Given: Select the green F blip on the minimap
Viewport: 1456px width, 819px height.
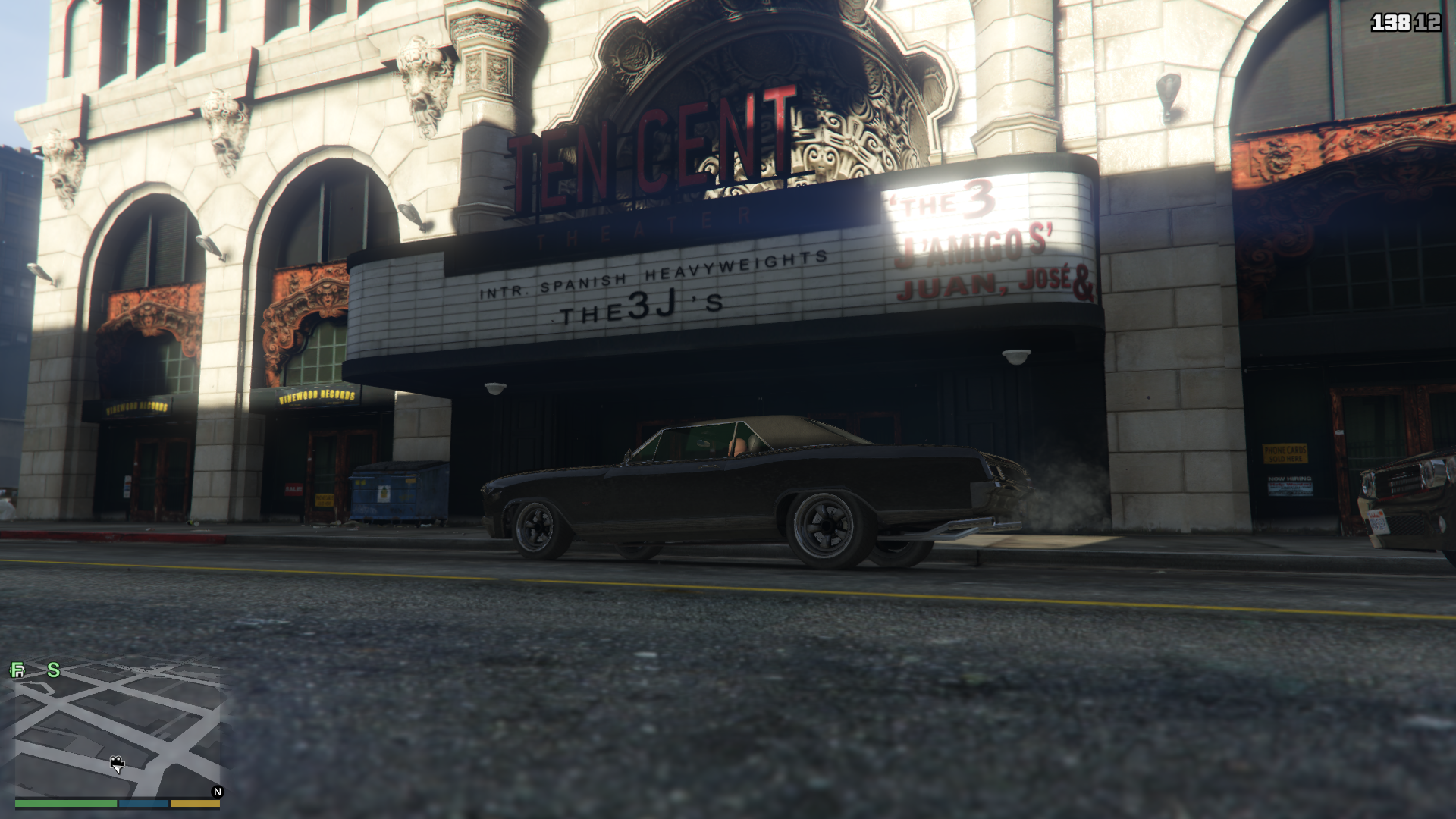Looking at the screenshot, I should click(x=17, y=670).
